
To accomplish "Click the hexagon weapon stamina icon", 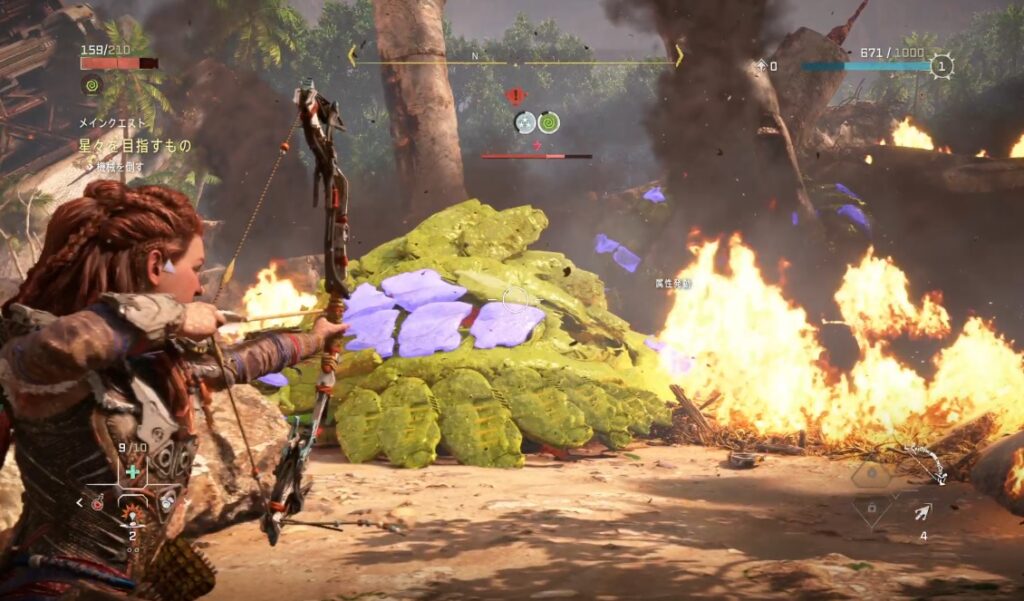I will 870,474.
